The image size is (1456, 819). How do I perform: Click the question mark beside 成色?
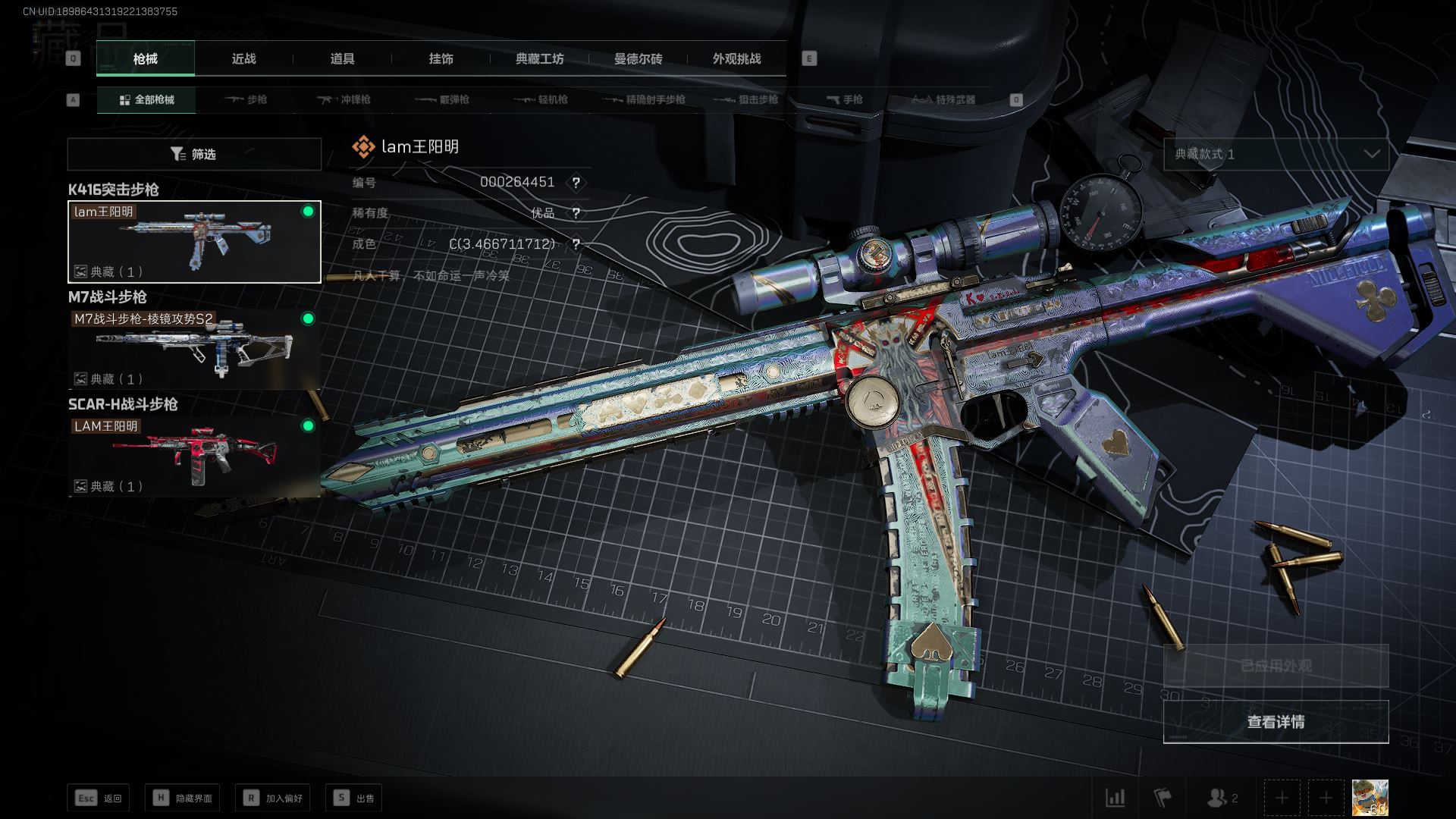[576, 244]
